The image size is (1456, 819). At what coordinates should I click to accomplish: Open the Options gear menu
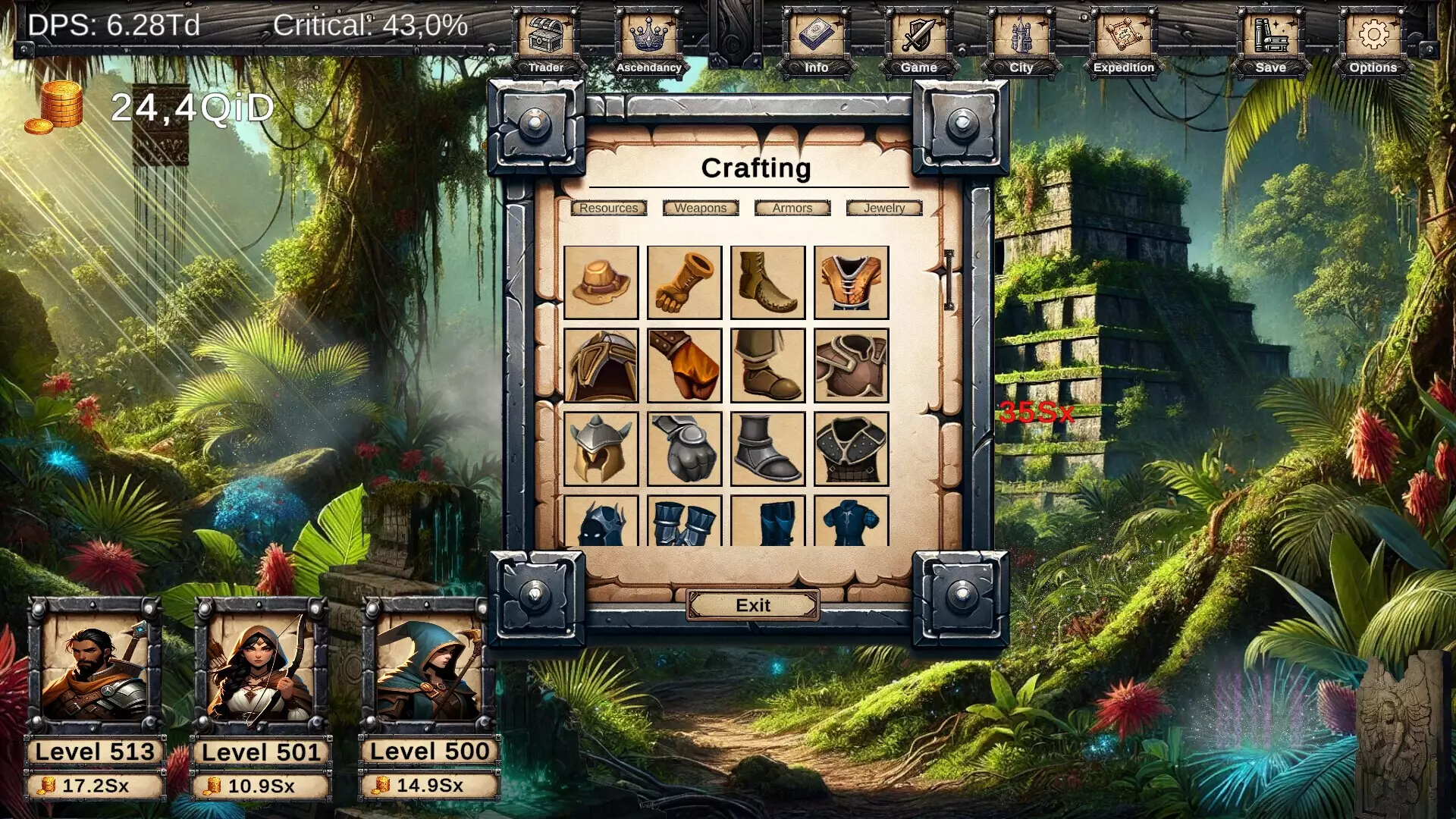(1373, 34)
